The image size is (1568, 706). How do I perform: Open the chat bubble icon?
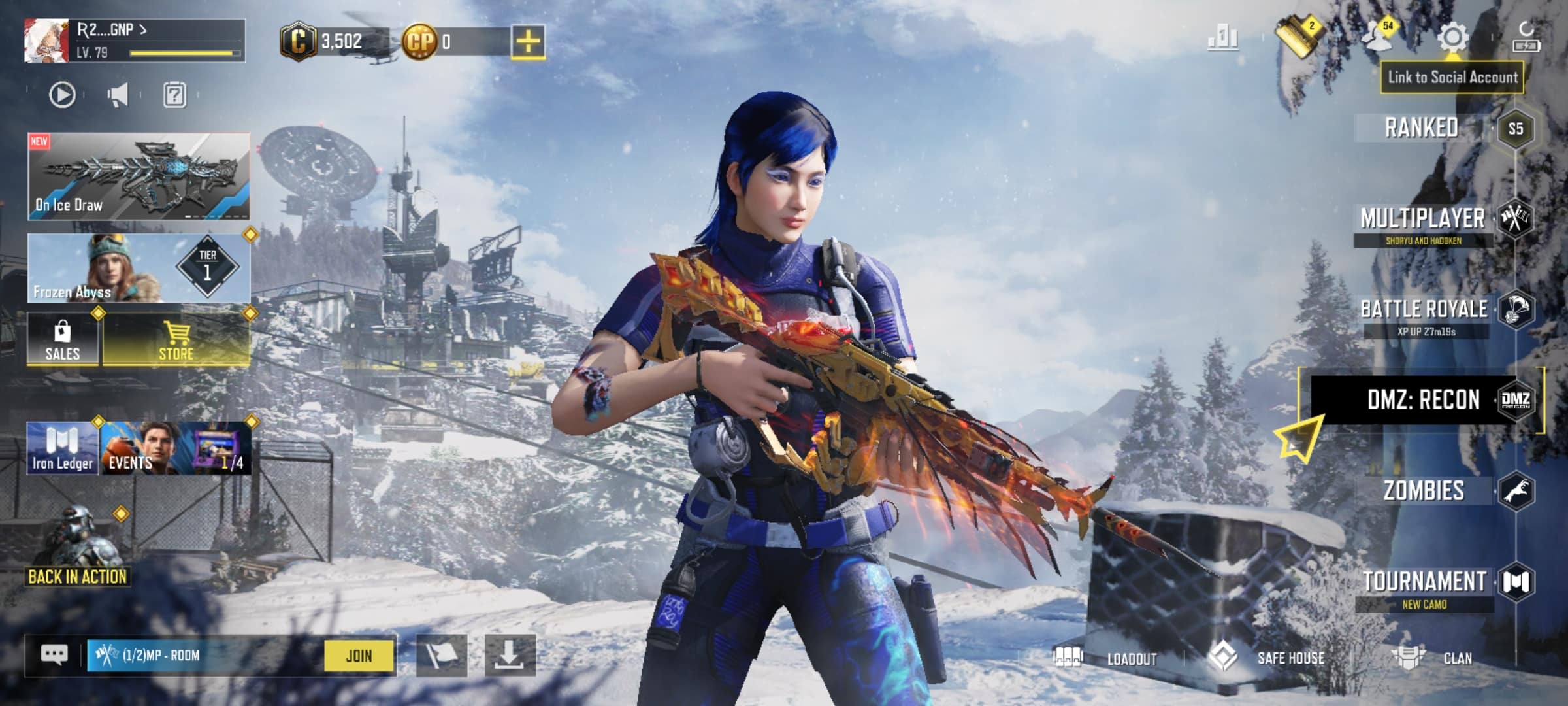pyautogui.click(x=55, y=655)
